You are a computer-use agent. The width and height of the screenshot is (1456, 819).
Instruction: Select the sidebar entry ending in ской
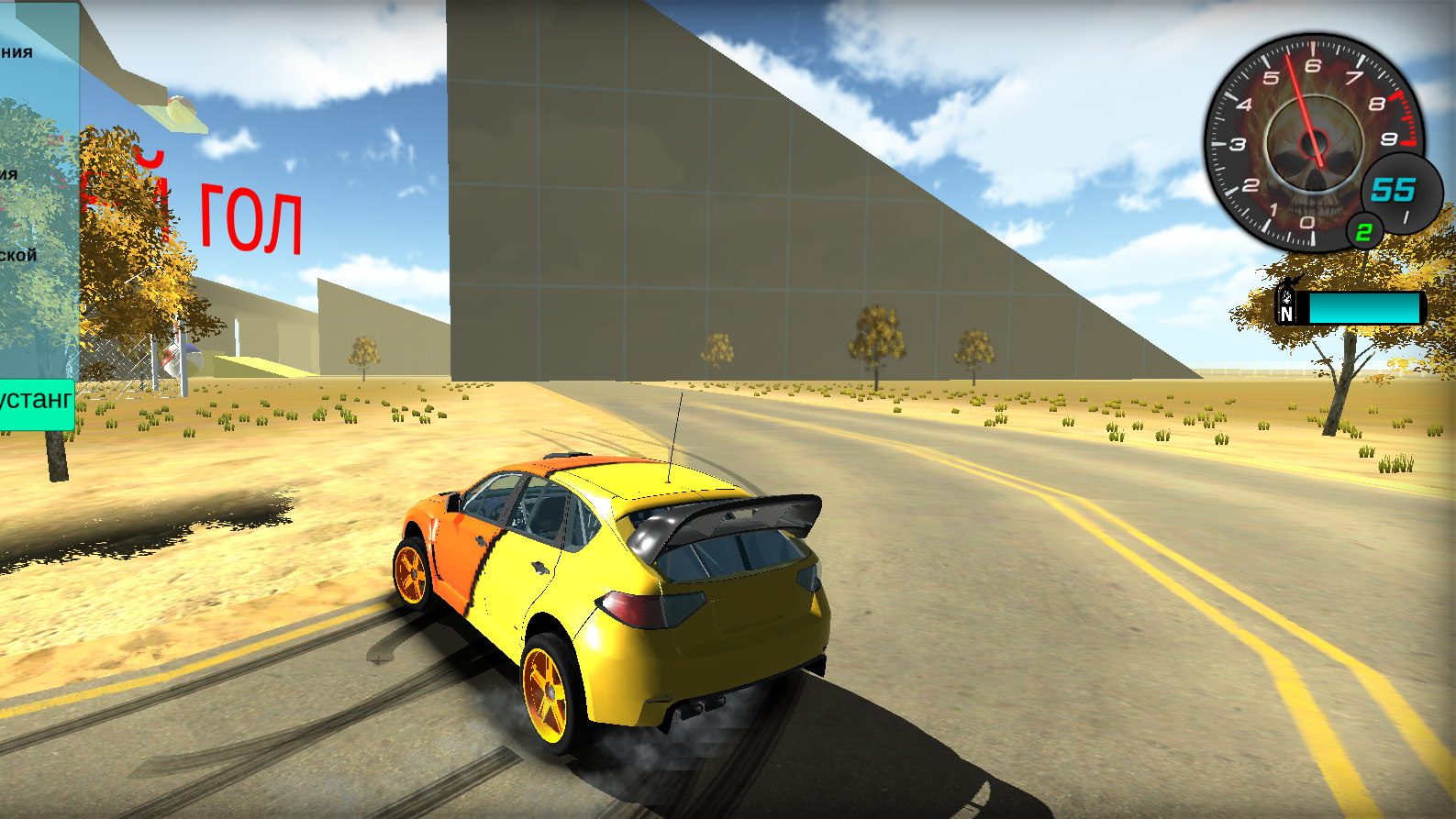click(17, 258)
